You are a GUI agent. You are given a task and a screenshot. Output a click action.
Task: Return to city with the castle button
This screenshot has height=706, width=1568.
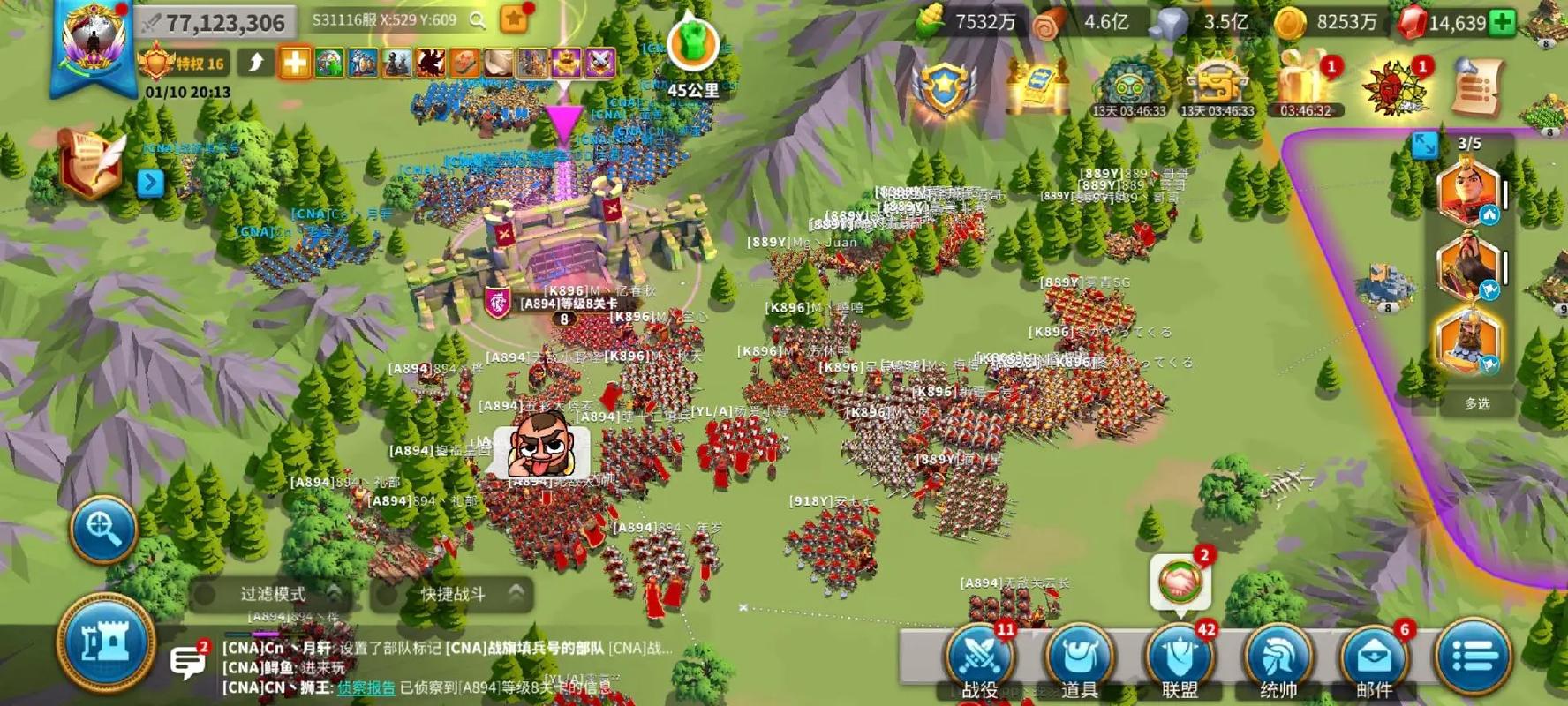click(106, 642)
